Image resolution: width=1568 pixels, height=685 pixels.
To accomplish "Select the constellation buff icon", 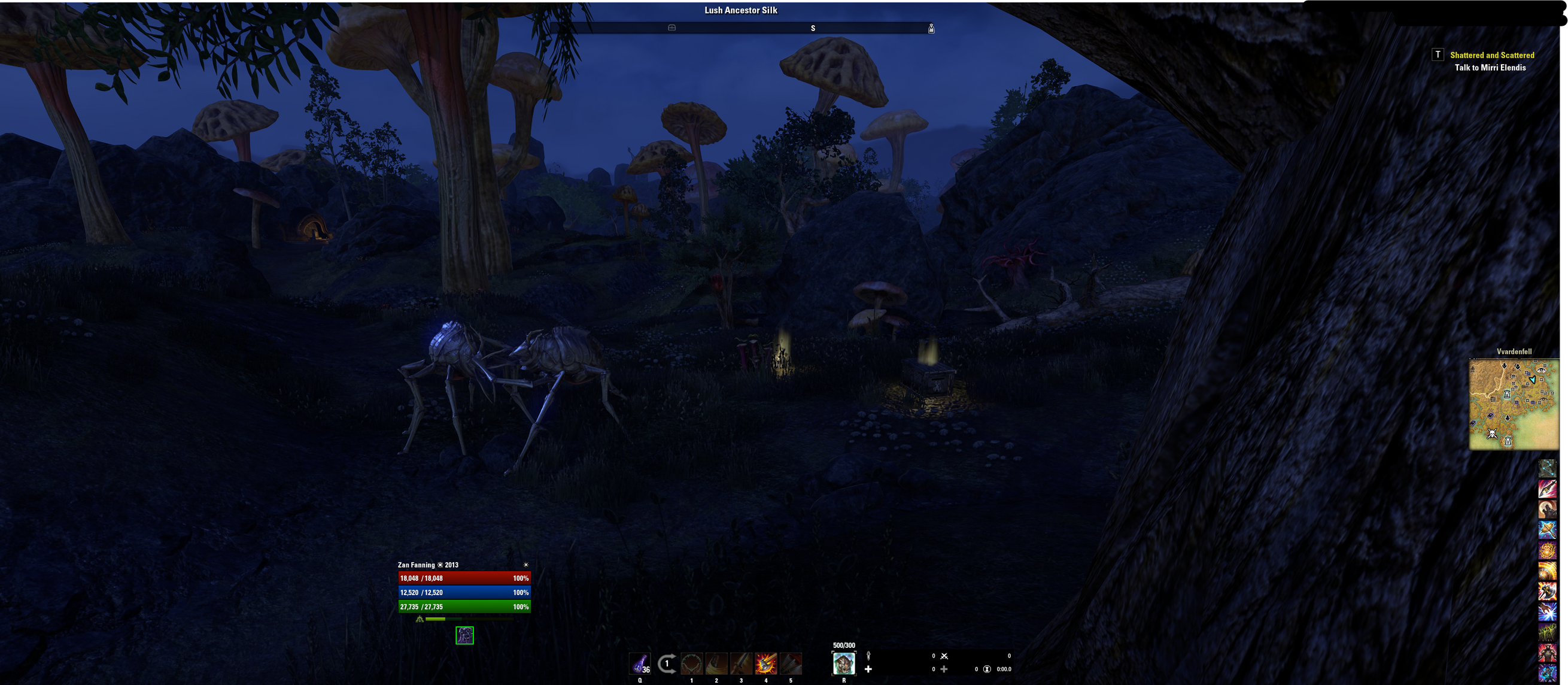I will (1546, 468).
